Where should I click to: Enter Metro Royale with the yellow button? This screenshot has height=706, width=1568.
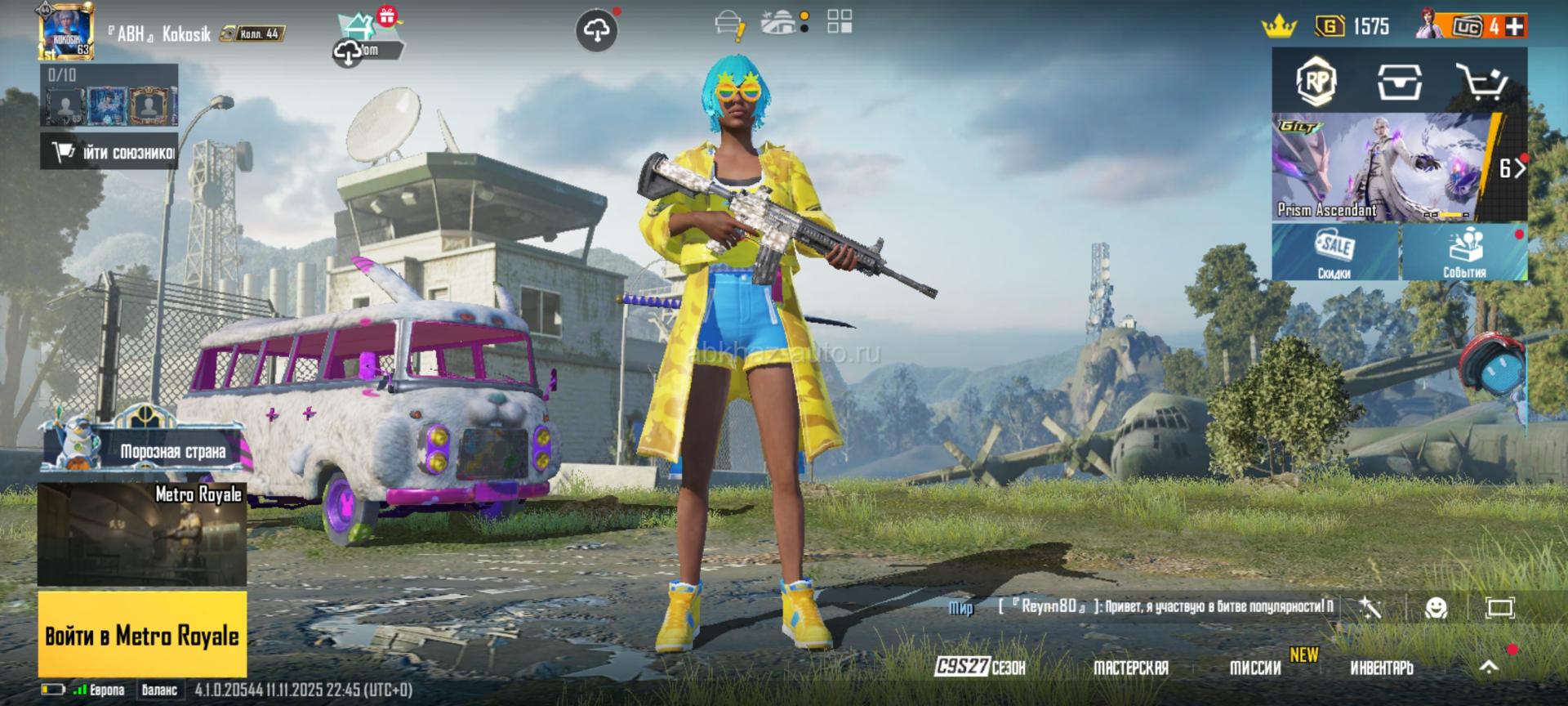pos(142,635)
